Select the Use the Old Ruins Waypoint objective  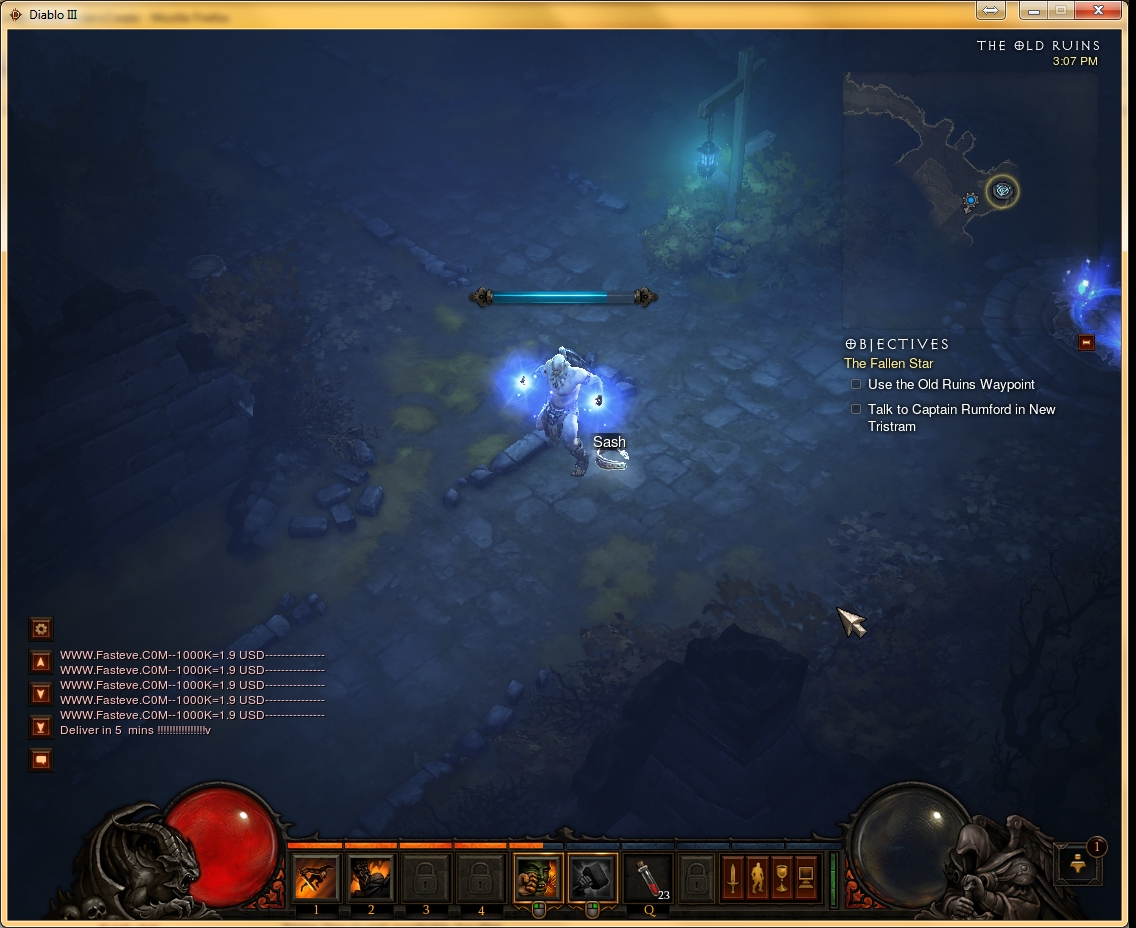point(950,385)
